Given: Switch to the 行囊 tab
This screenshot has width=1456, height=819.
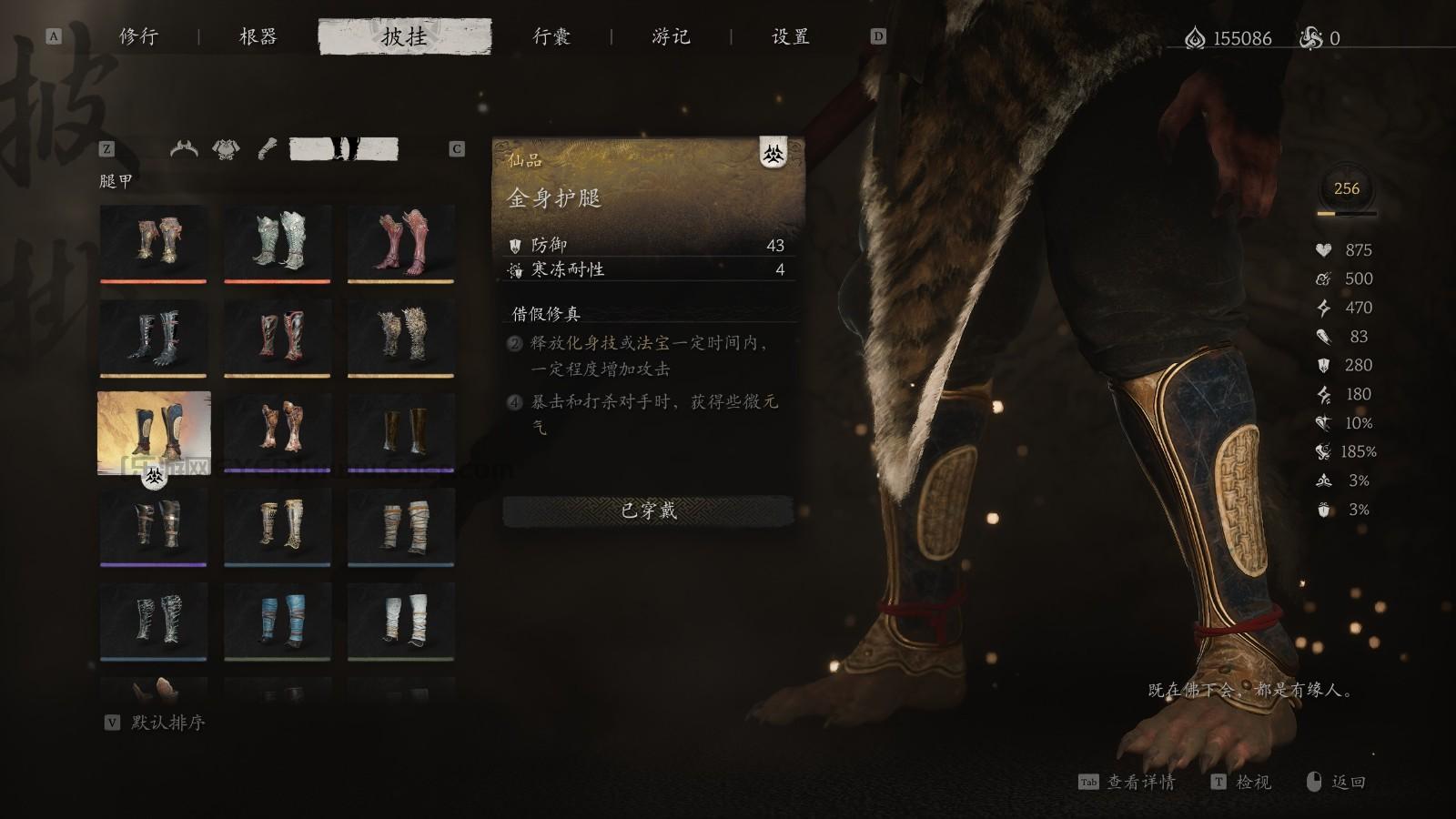Looking at the screenshot, I should click(x=551, y=37).
